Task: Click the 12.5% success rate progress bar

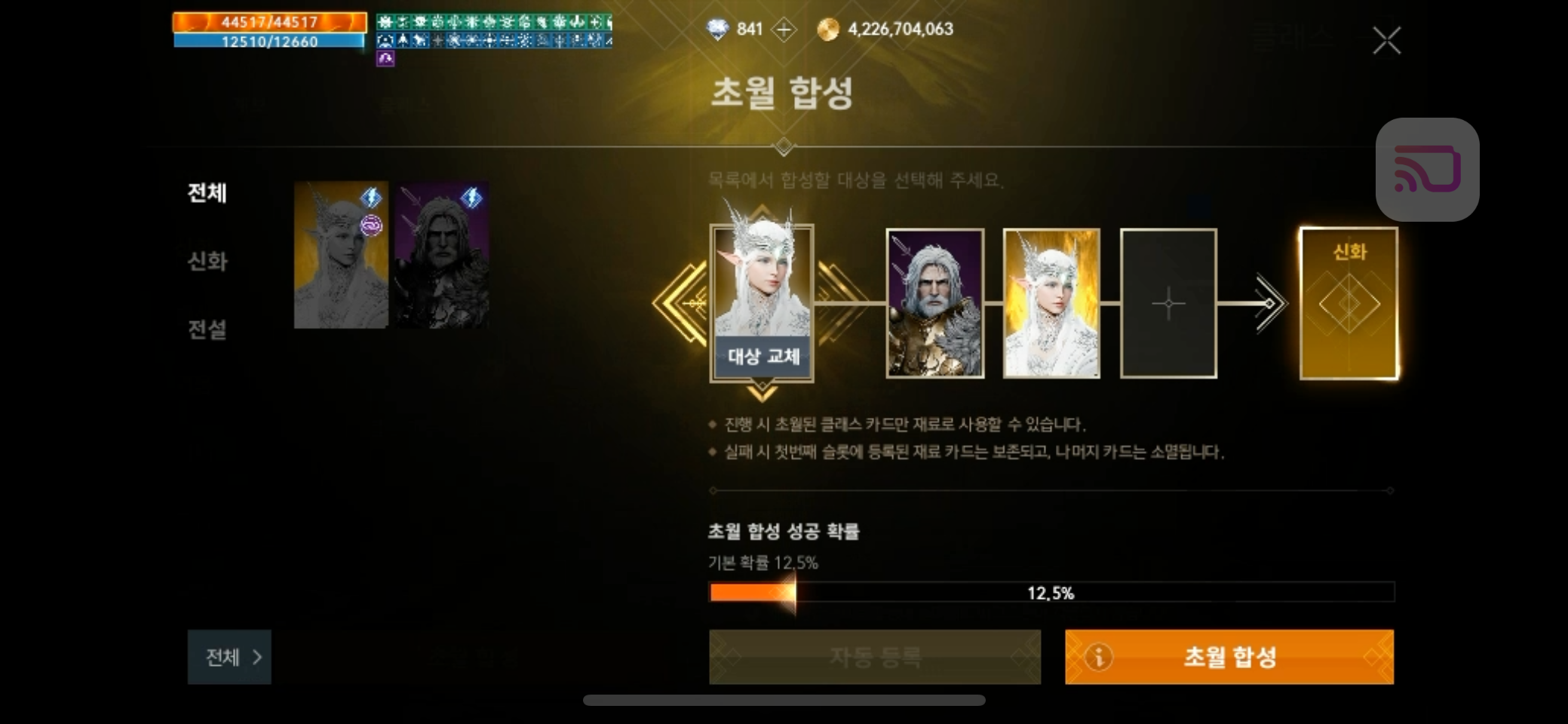Action: tap(1052, 592)
